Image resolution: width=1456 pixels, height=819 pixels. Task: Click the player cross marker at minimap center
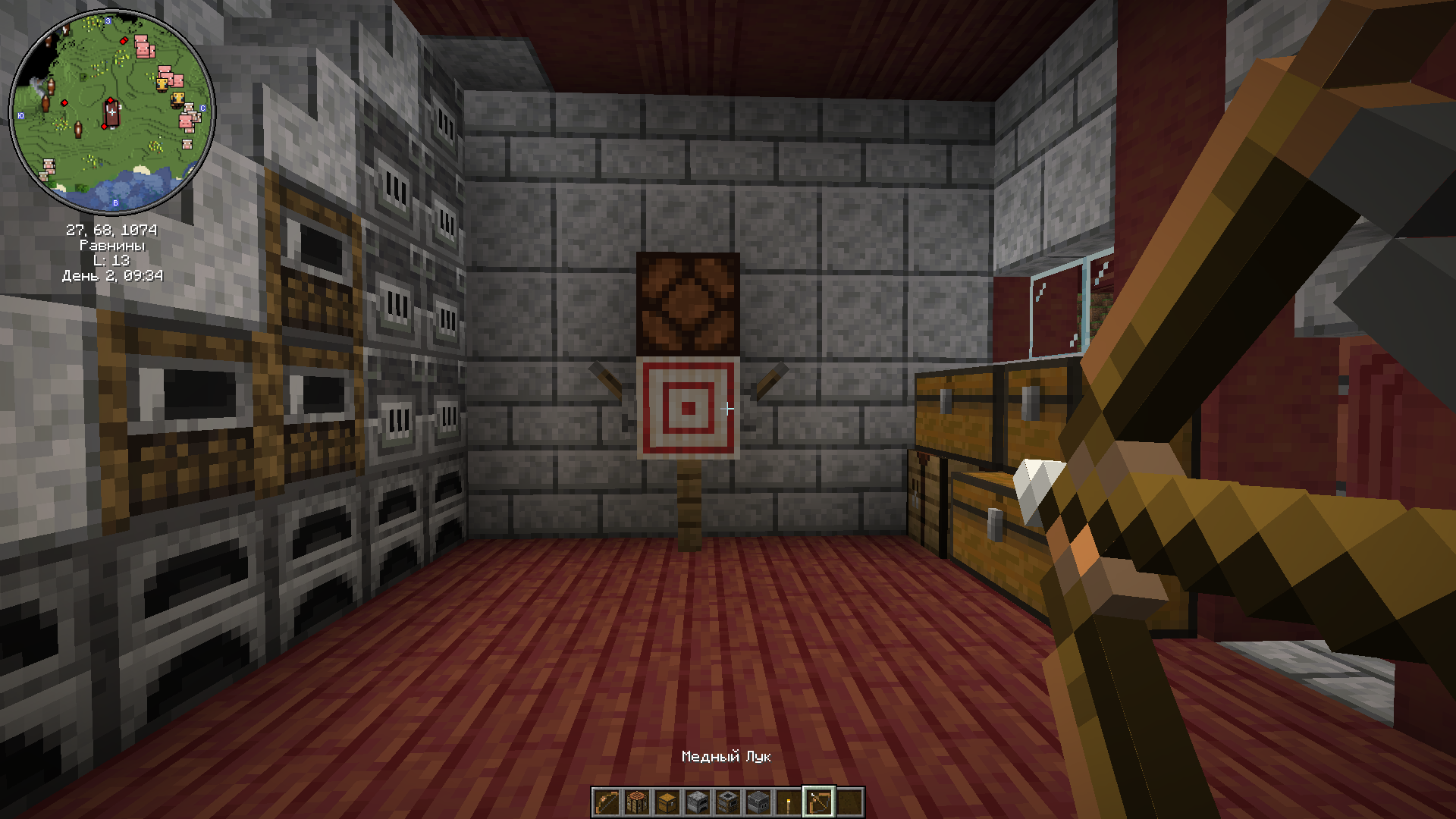click(112, 112)
